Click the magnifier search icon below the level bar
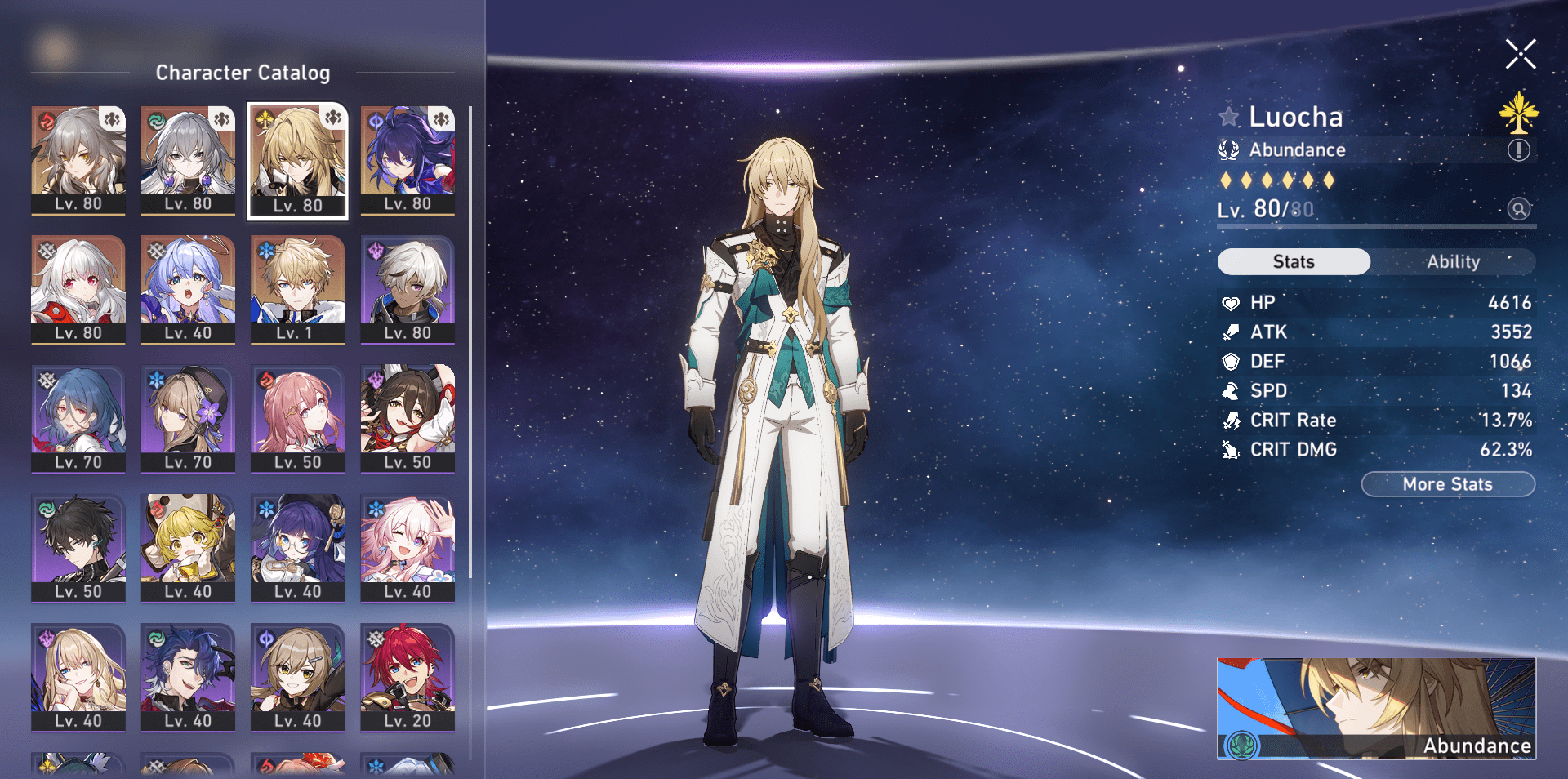 (1519, 209)
